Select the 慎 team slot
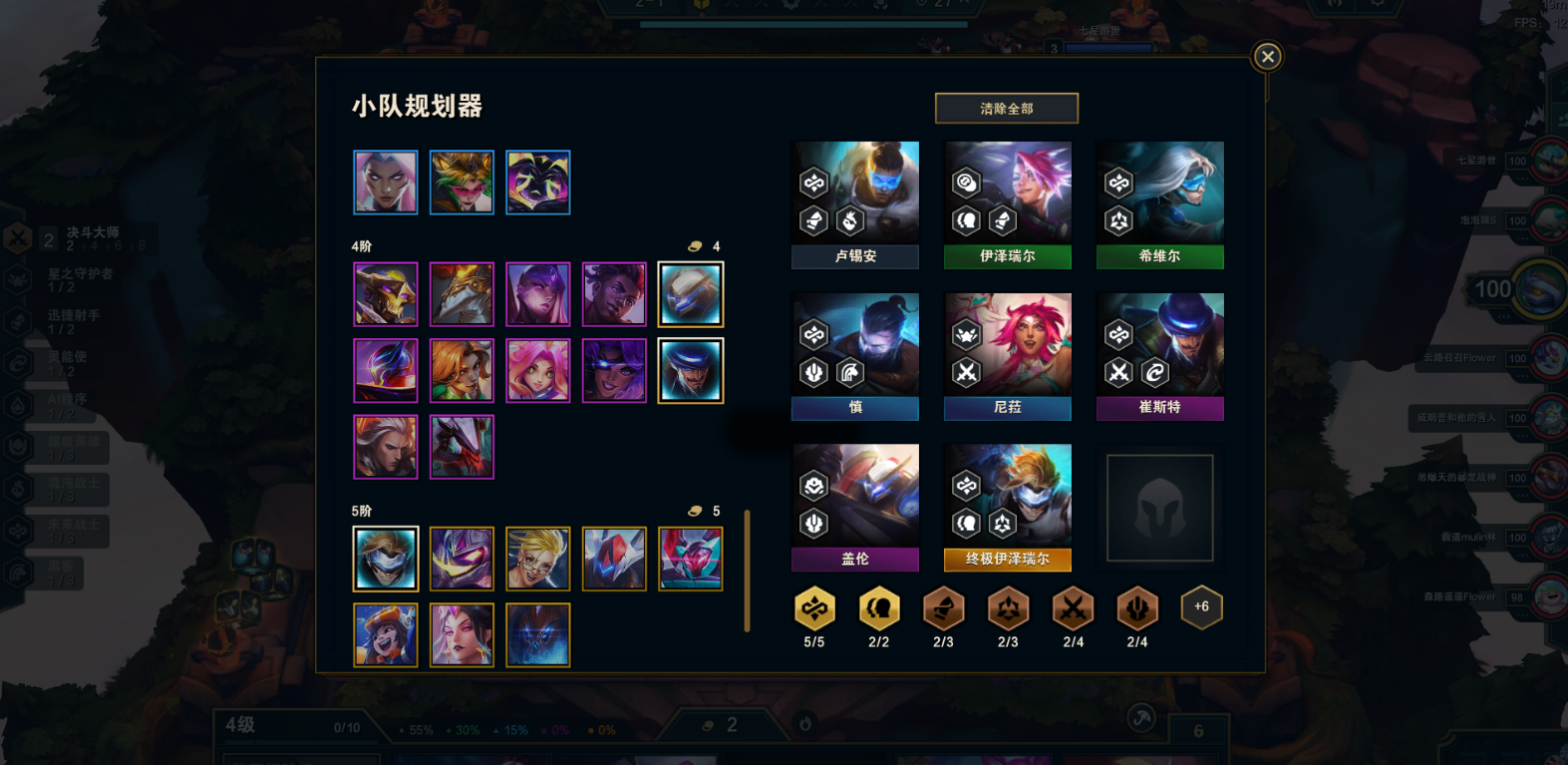The width and height of the screenshot is (1568, 765). [x=855, y=356]
